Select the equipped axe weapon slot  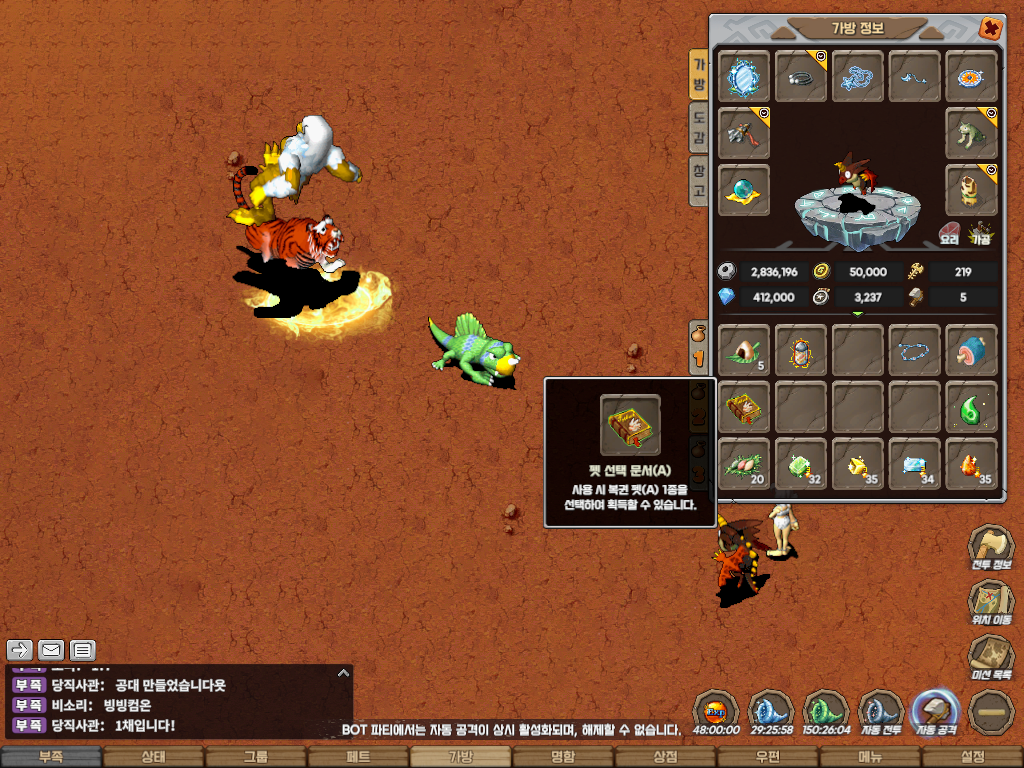coord(744,132)
